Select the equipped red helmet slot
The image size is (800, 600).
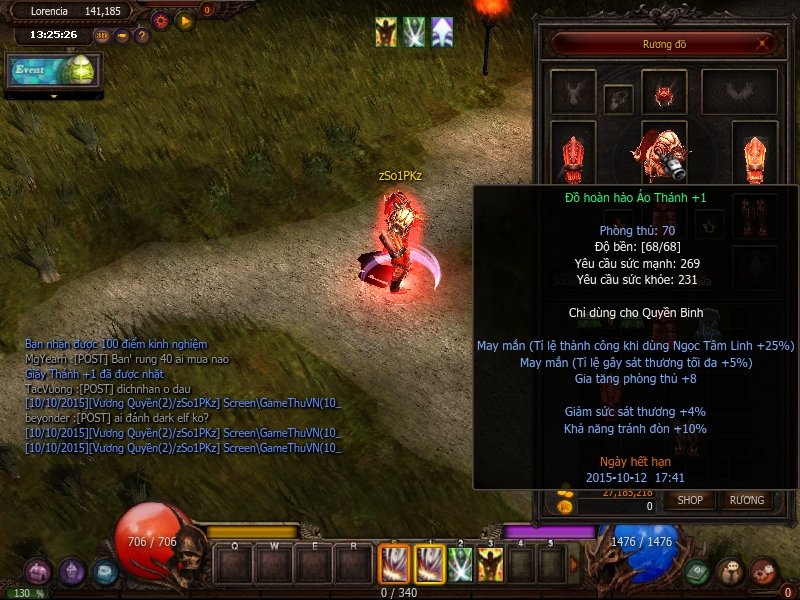tap(663, 94)
